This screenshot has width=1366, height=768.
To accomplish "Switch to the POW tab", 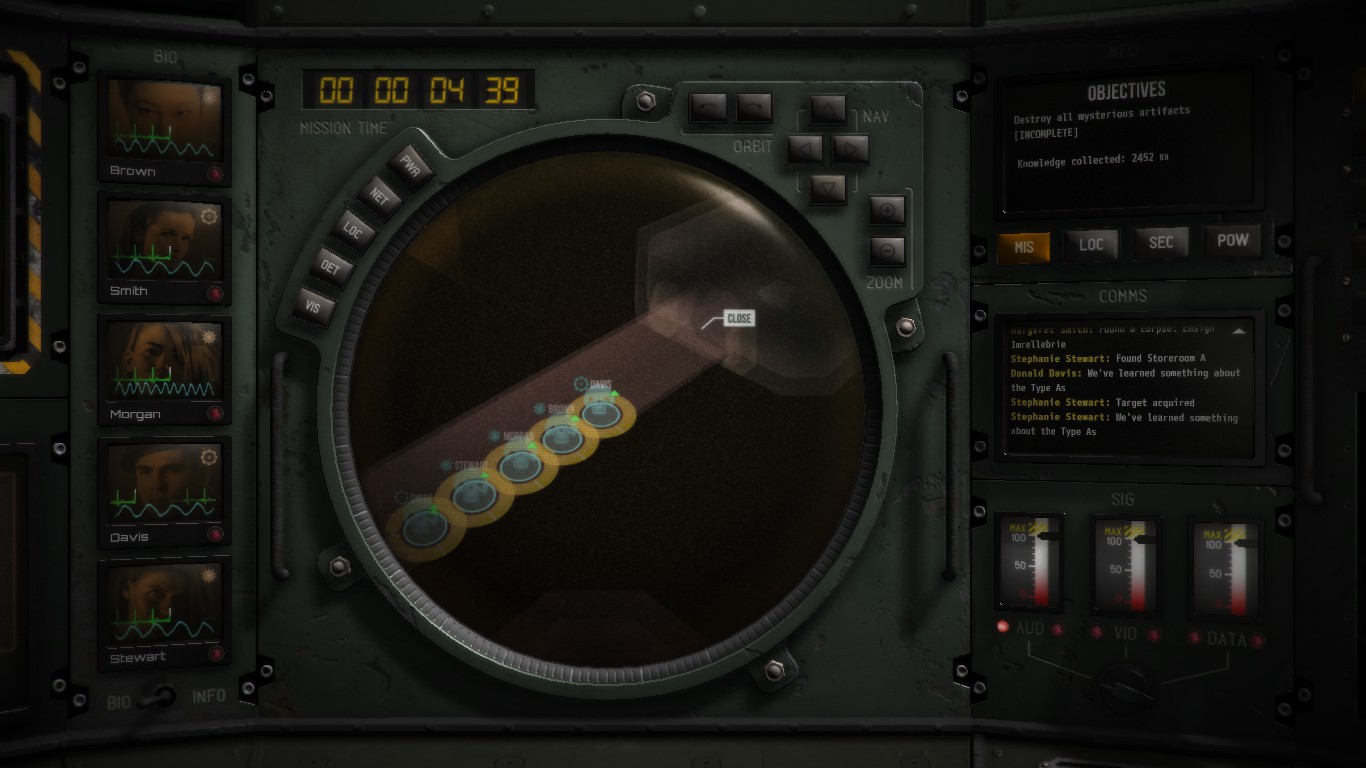I will tap(1232, 240).
